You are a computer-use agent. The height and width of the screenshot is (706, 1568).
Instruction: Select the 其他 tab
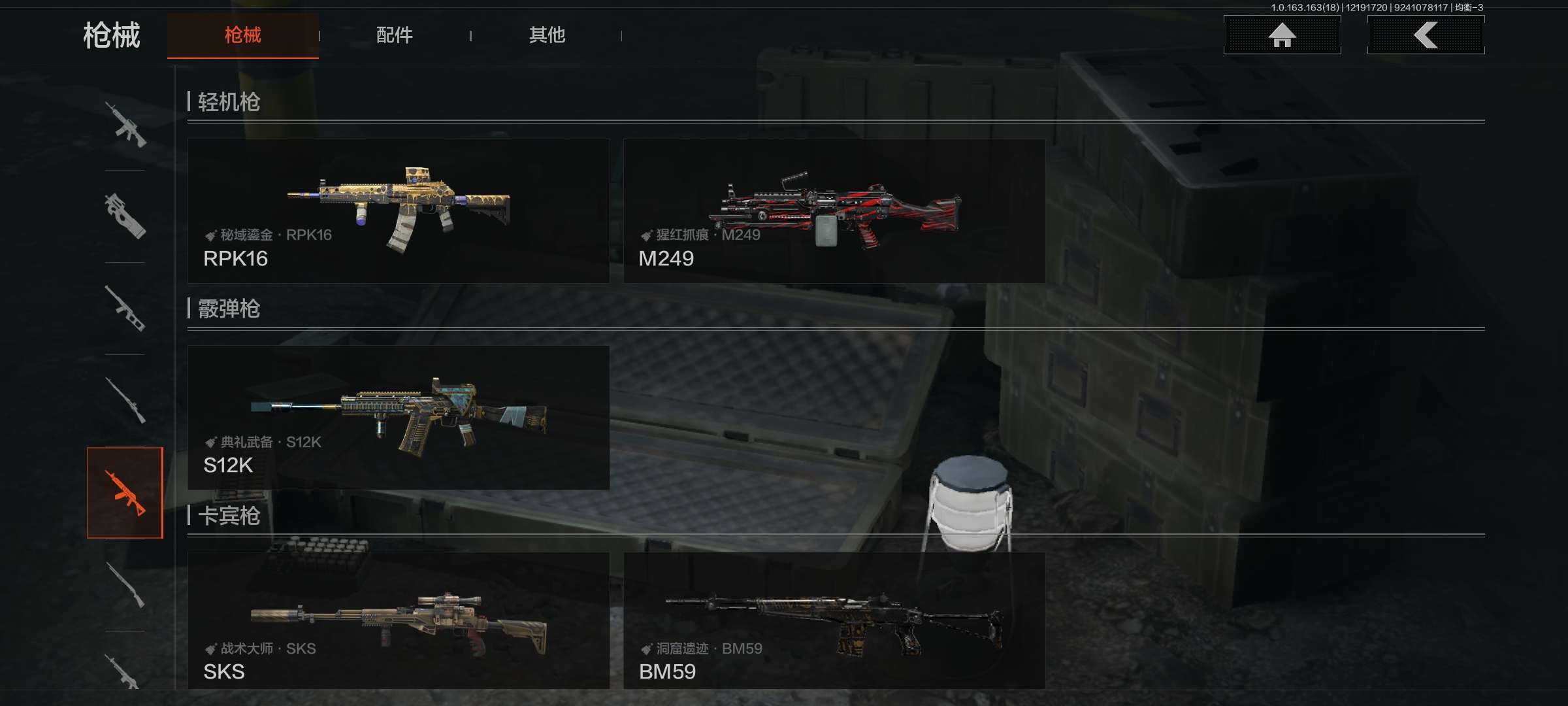[x=547, y=35]
